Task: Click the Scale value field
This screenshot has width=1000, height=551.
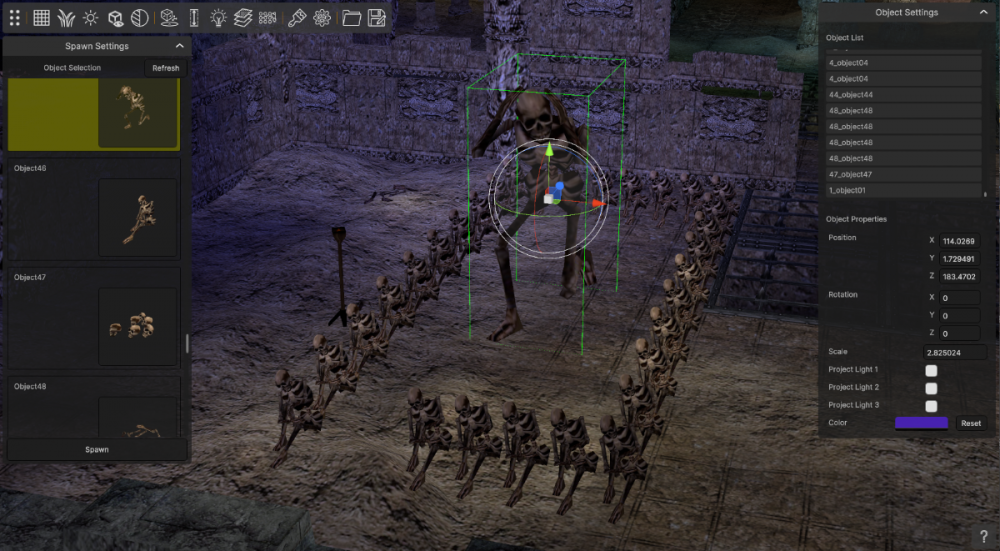Action: click(x=954, y=352)
